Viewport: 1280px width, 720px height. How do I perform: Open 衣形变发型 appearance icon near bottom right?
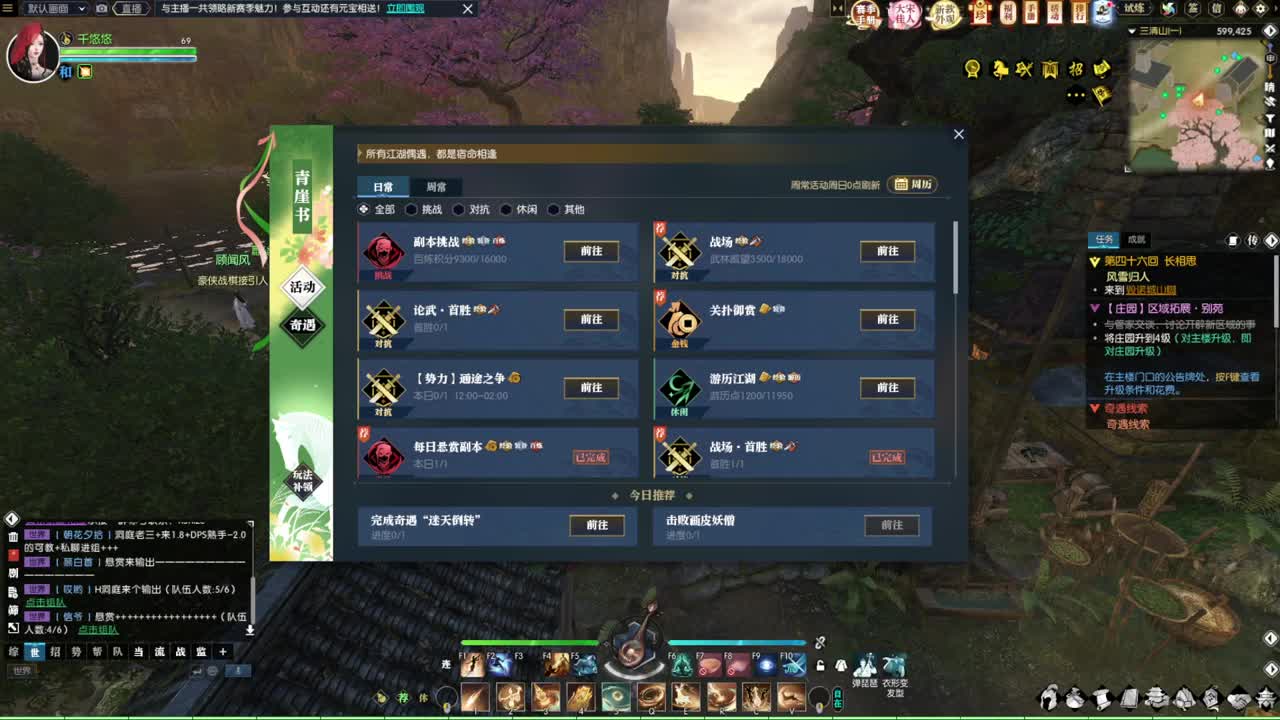(894, 663)
